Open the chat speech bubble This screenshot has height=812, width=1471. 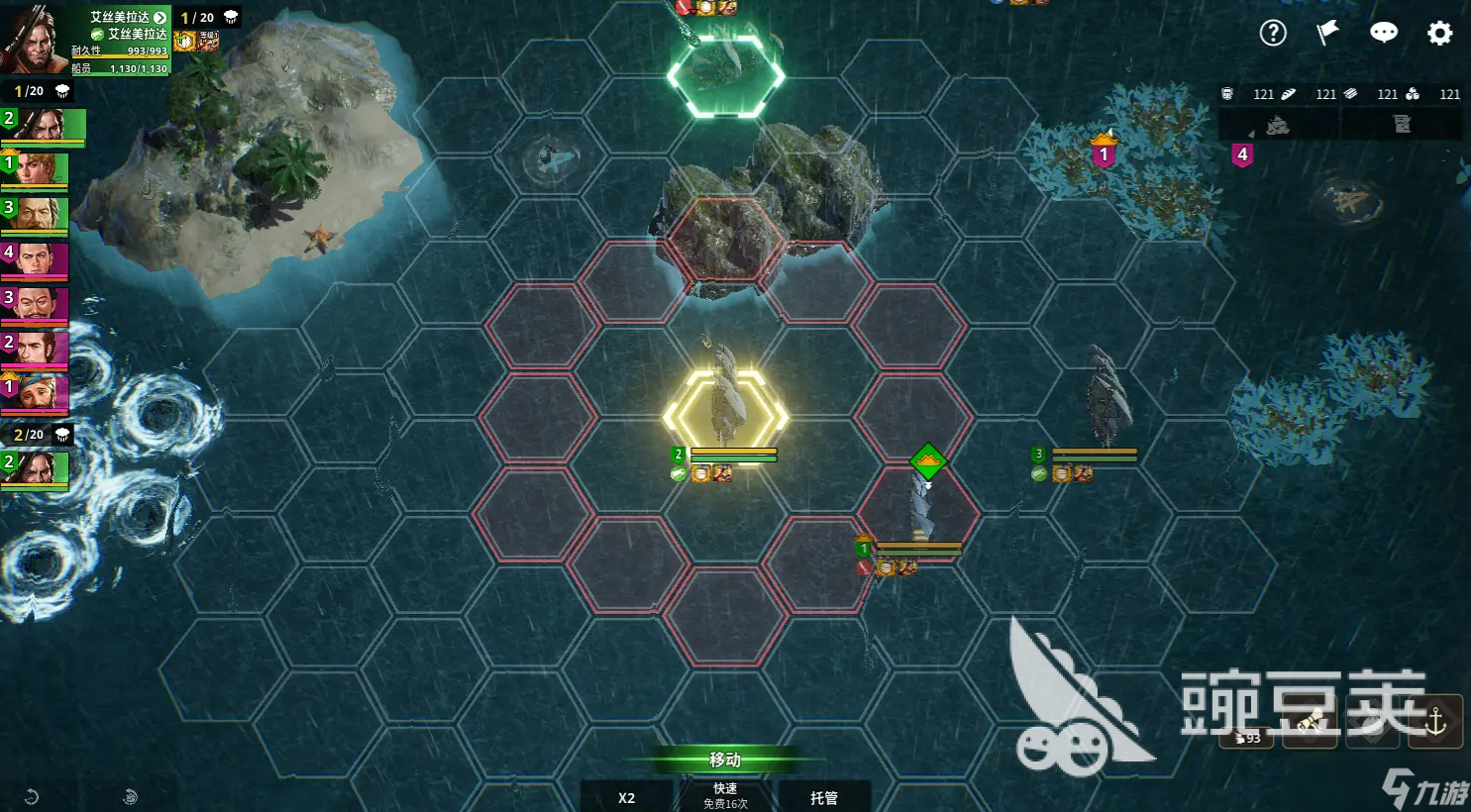point(1383,33)
